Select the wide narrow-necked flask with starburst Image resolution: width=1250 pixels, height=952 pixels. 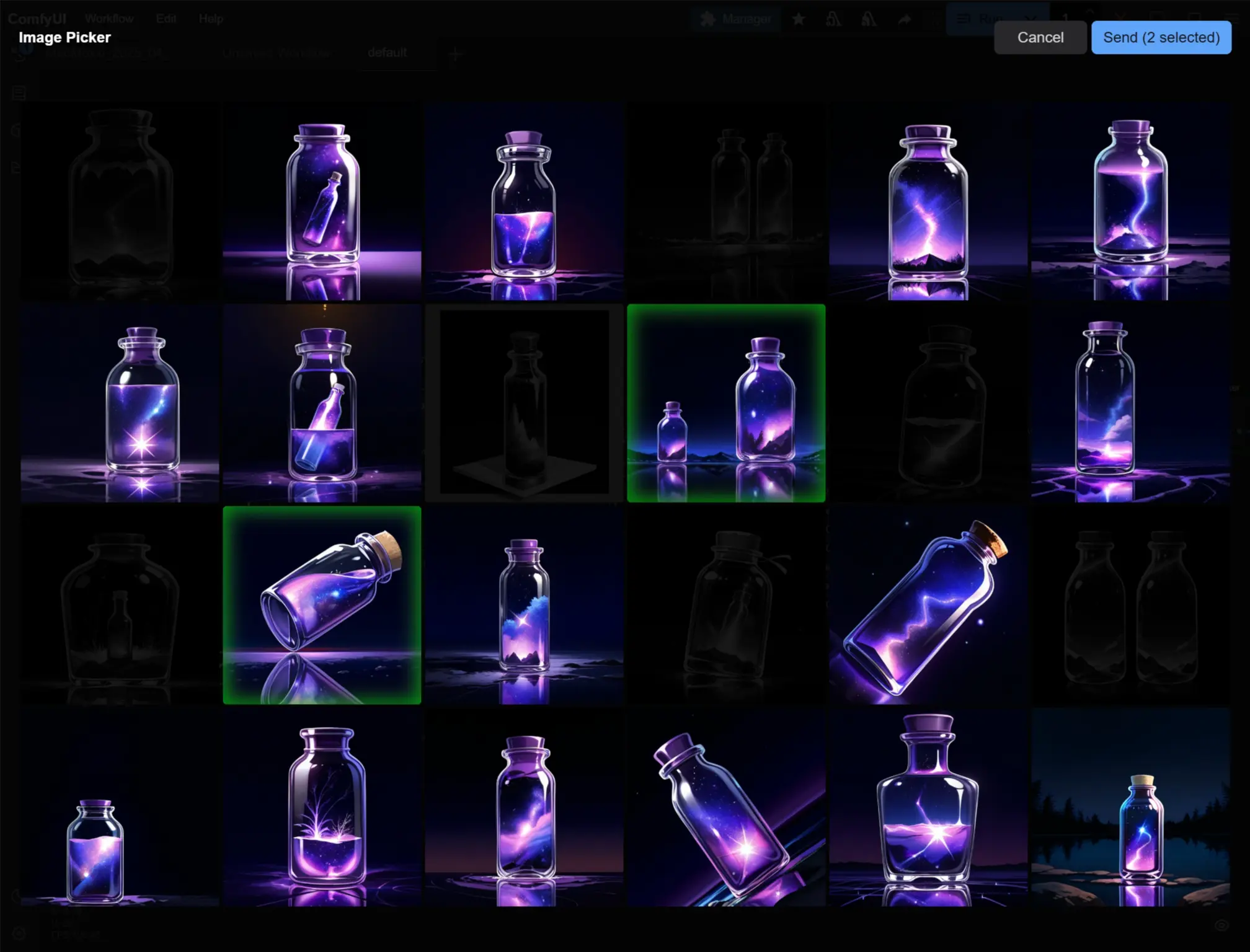(928, 807)
